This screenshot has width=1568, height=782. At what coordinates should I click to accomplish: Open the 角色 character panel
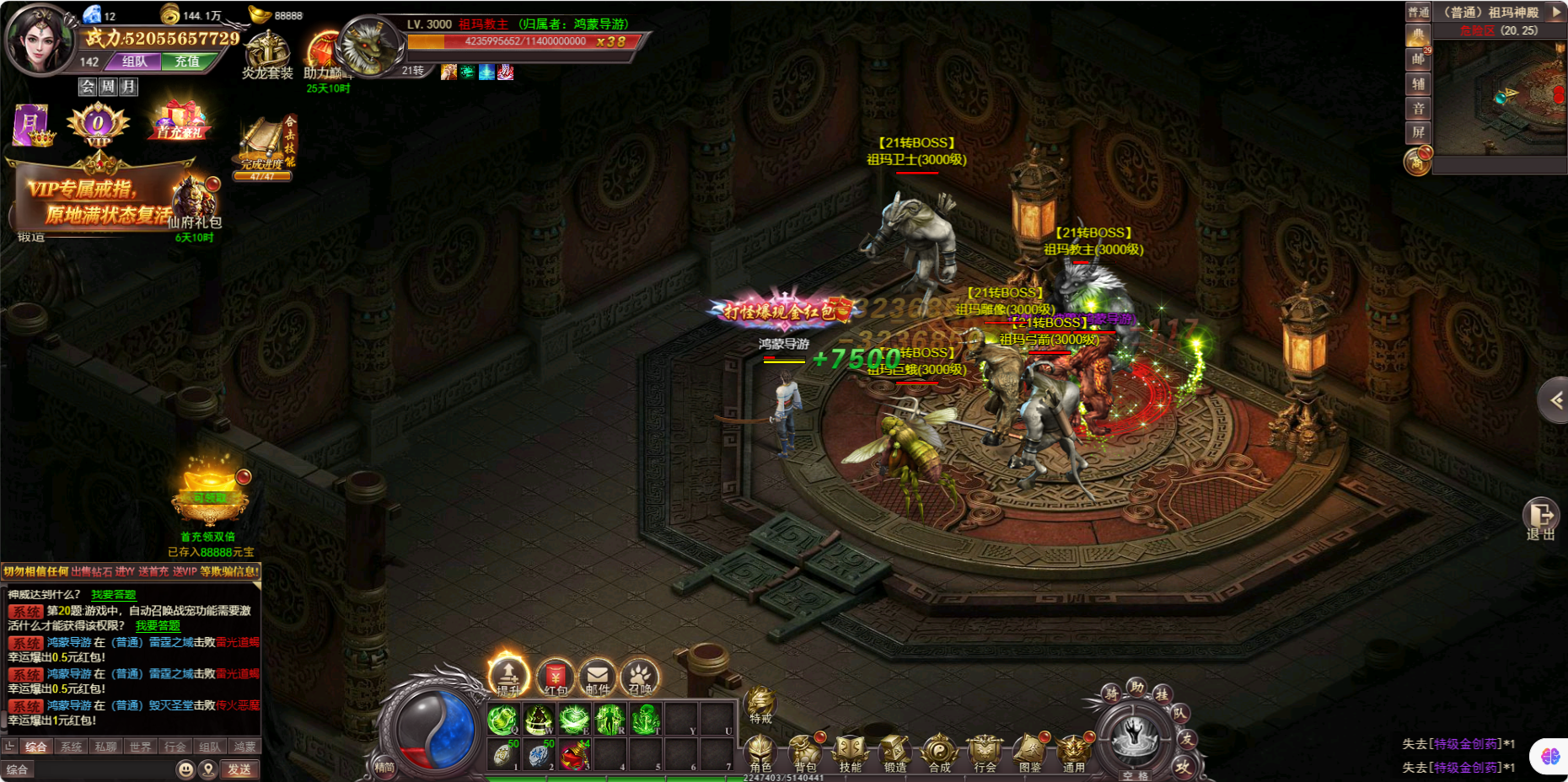pyautogui.click(x=760, y=752)
